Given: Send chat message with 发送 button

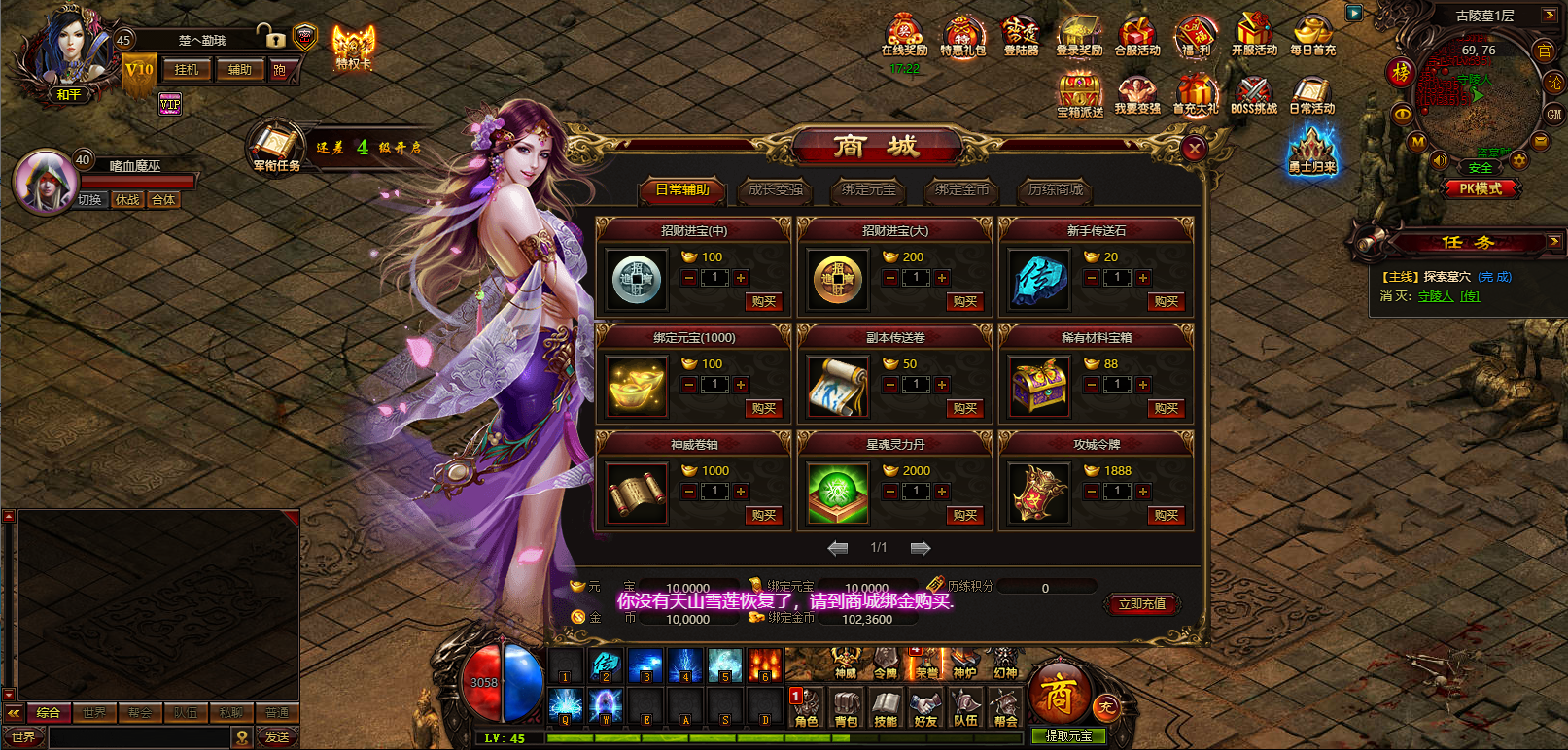Looking at the screenshot, I should point(277,737).
